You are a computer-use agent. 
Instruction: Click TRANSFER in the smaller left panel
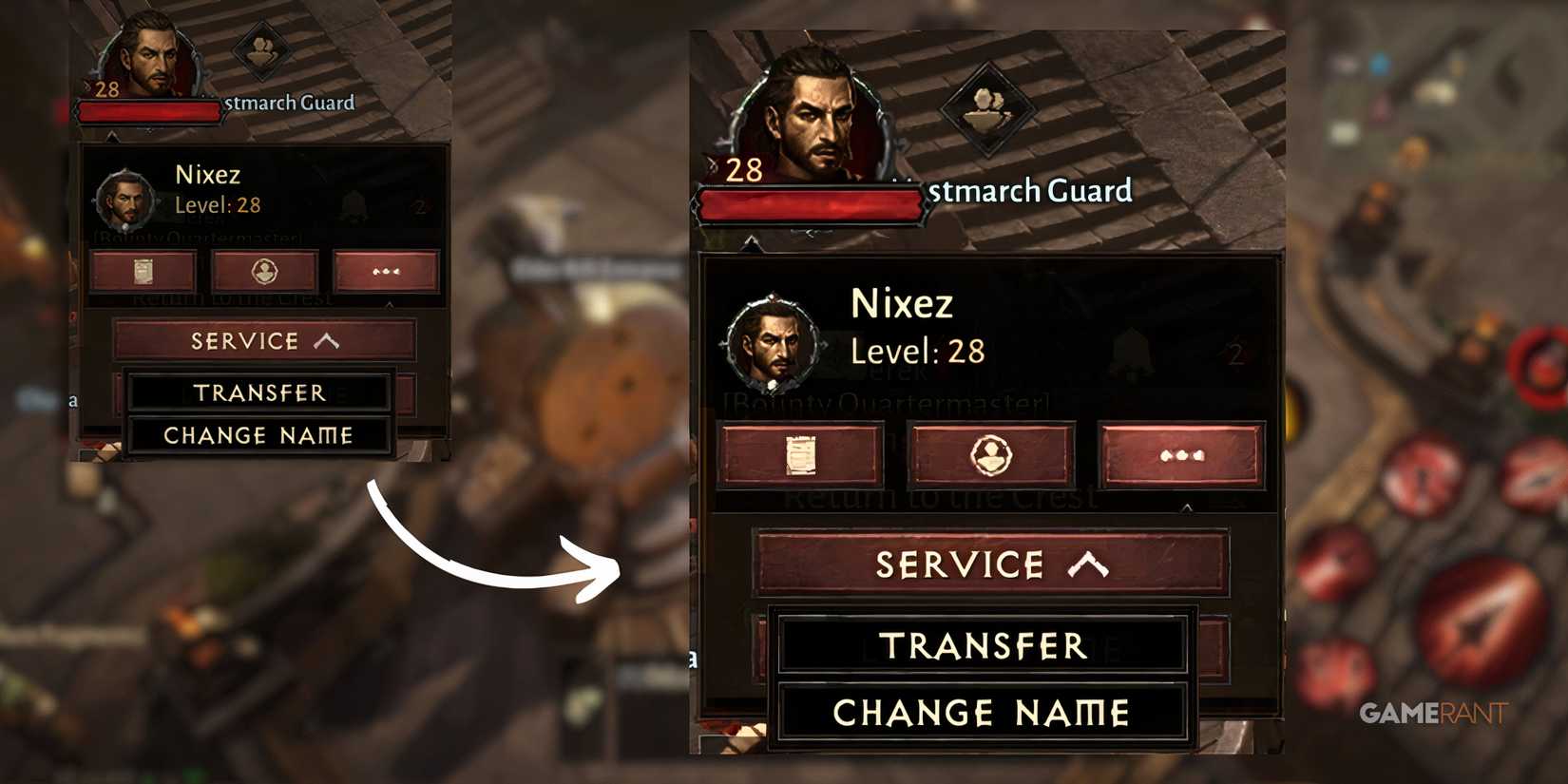point(258,392)
